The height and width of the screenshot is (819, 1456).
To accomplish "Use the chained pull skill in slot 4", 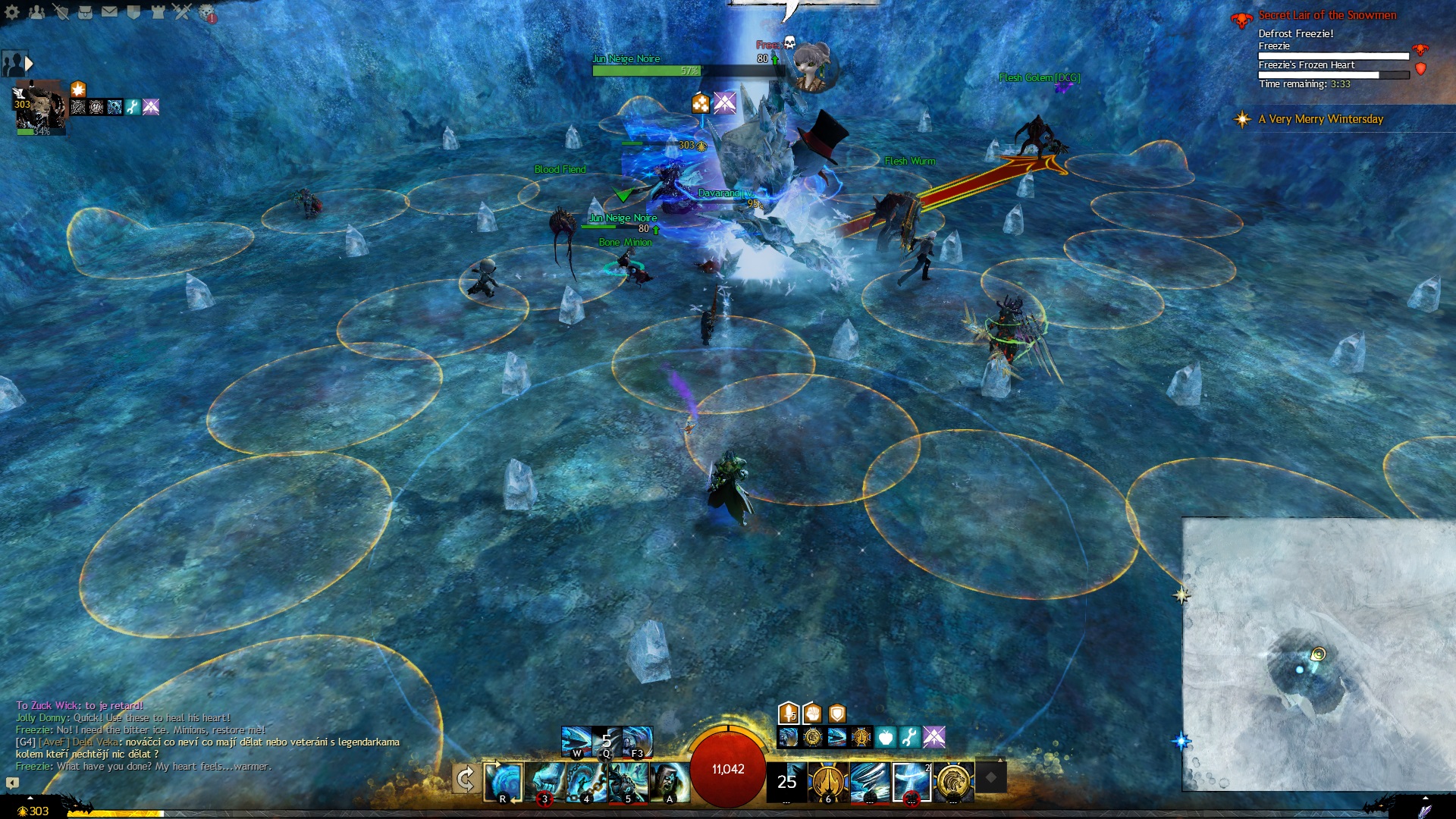I will pos(586,782).
